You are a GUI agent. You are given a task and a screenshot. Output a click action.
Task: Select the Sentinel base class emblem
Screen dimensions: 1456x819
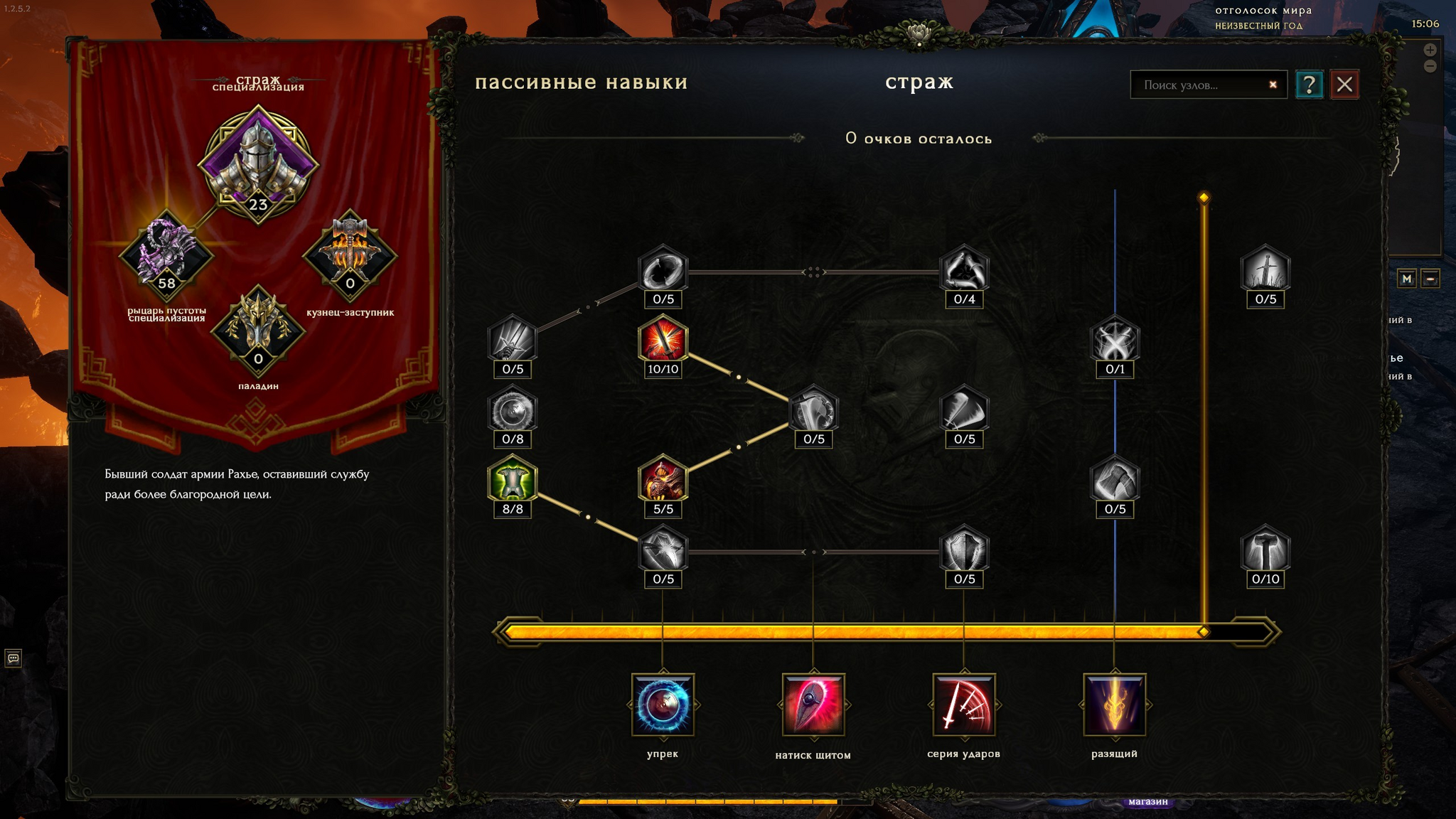pos(257,160)
